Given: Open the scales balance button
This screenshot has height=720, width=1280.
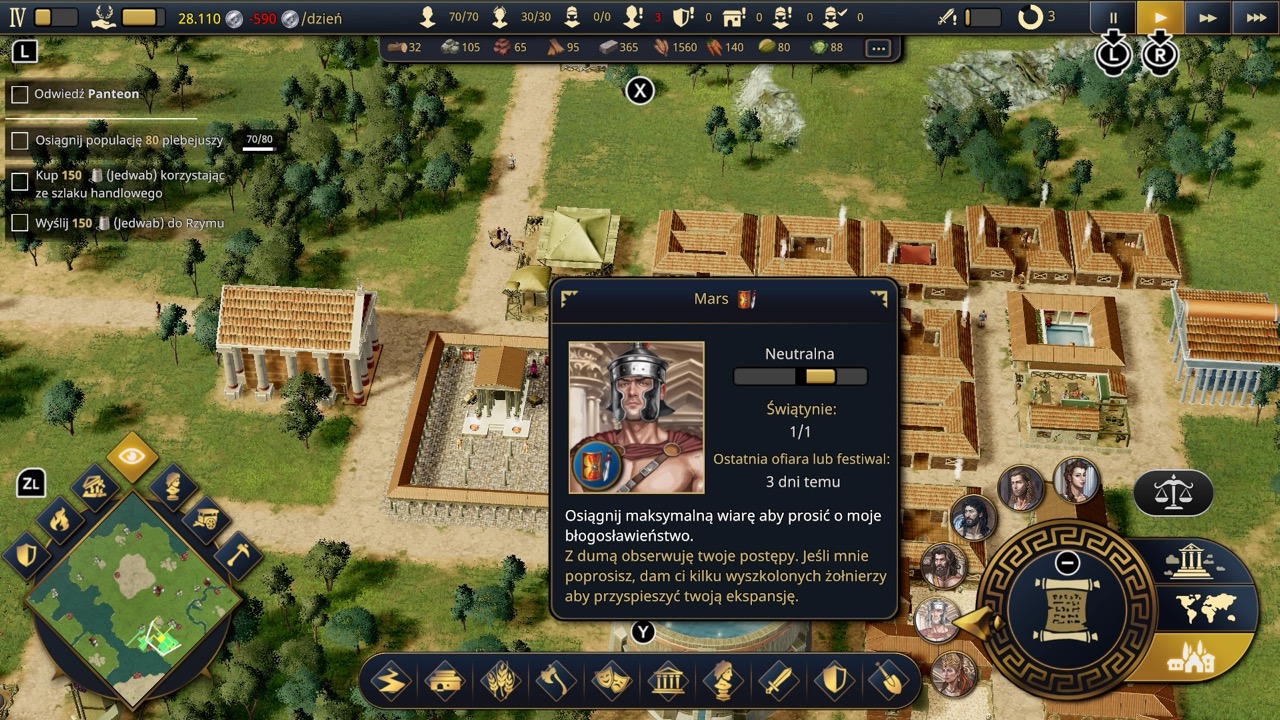Looking at the screenshot, I should click(x=1173, y=492).
